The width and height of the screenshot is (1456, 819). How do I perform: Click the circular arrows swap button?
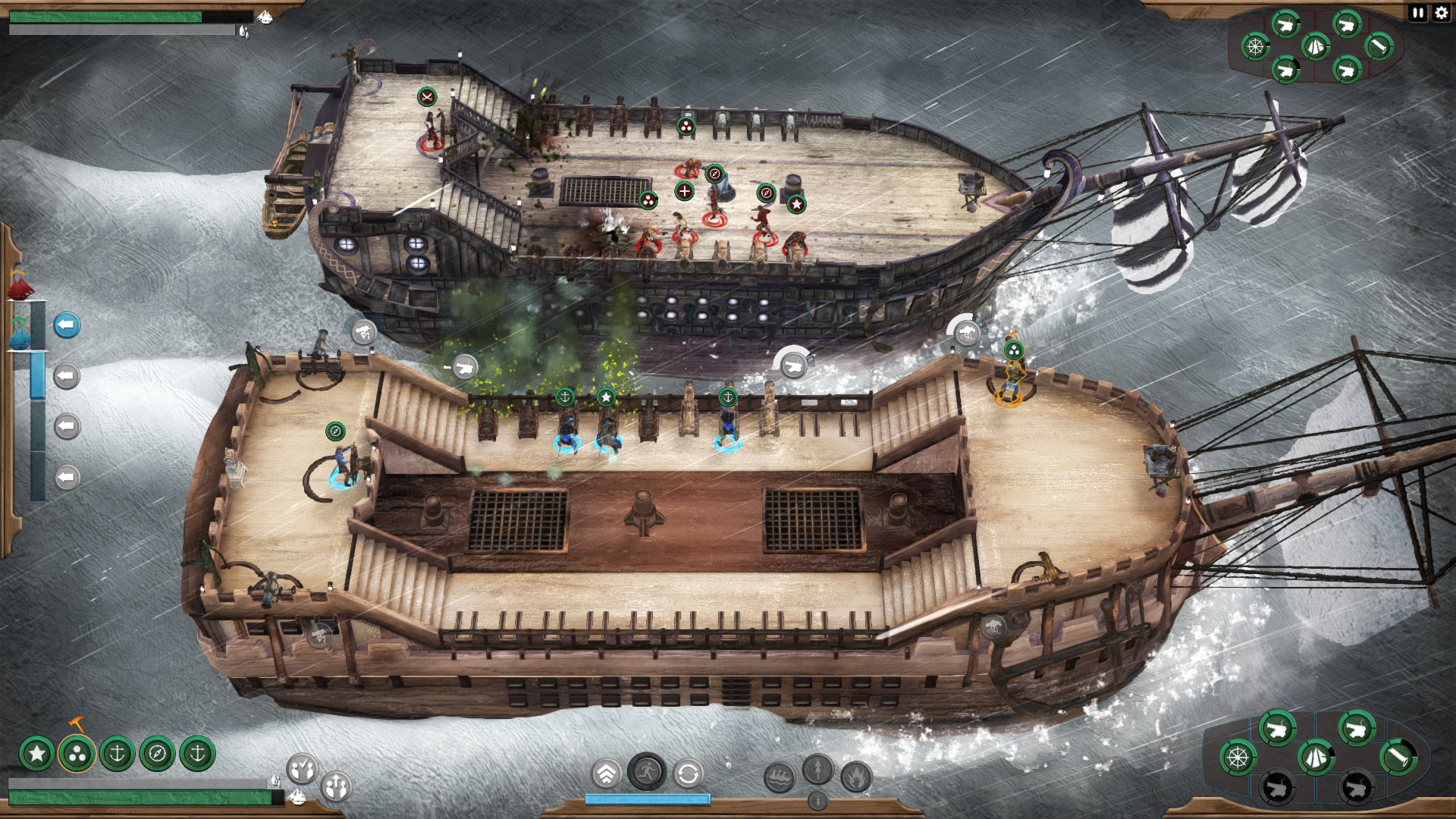pos(688,774)
